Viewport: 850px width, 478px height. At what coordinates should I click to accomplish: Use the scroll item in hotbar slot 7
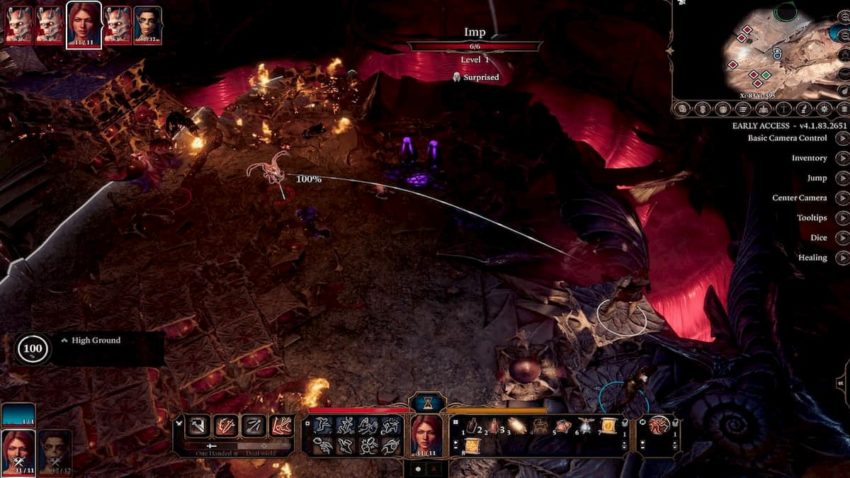point(606,427)
